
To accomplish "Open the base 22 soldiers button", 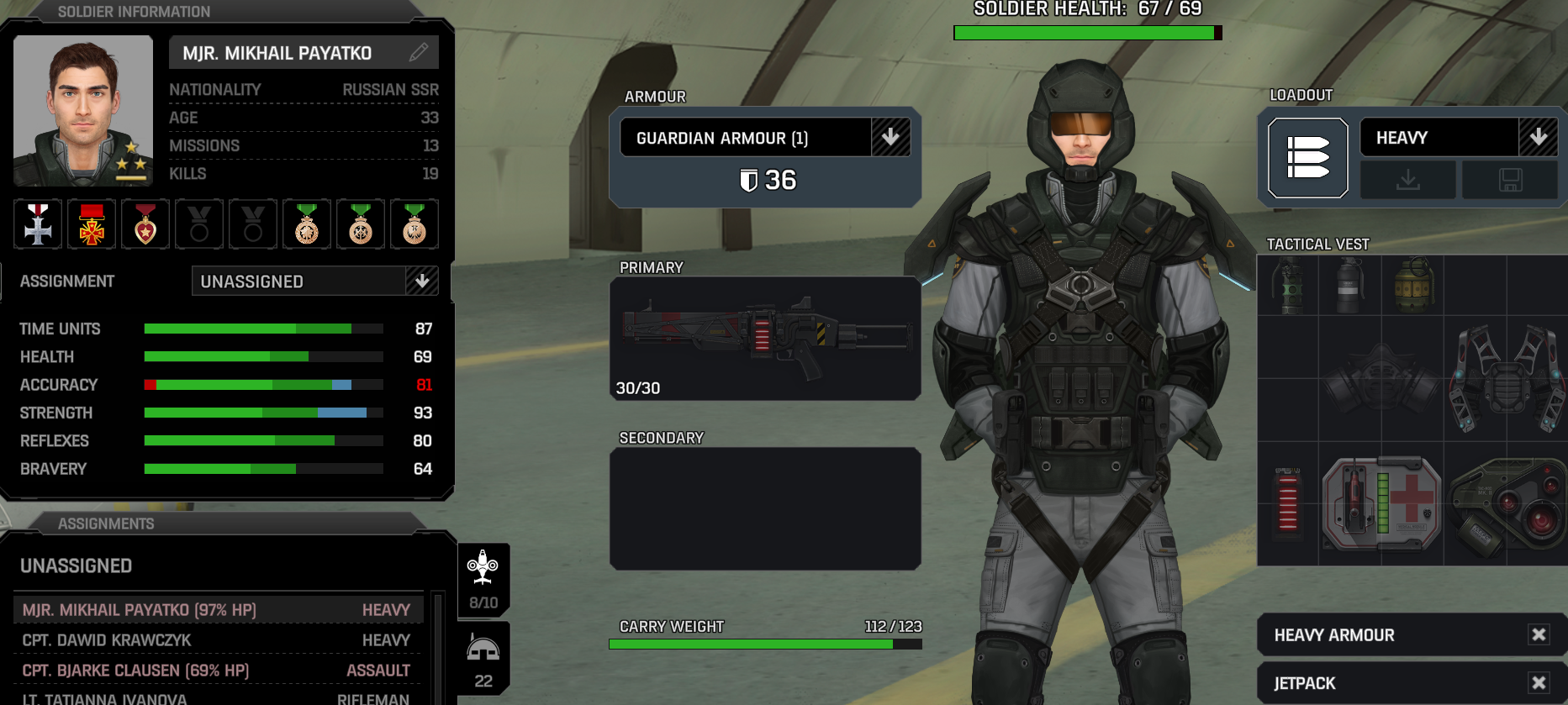I will (x=483, y=660).
